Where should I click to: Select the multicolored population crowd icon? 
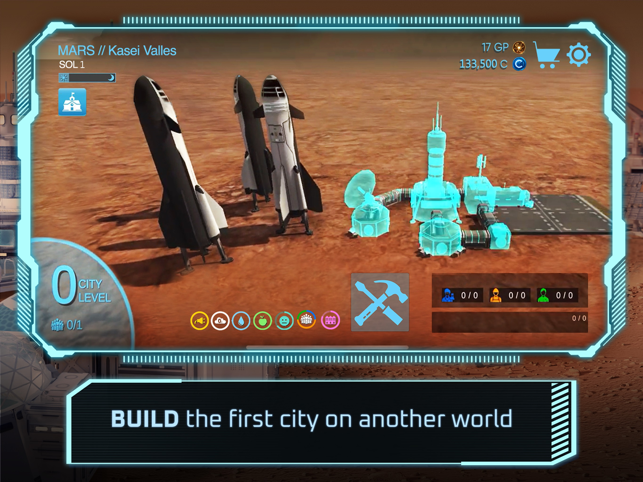click(307, 320)
